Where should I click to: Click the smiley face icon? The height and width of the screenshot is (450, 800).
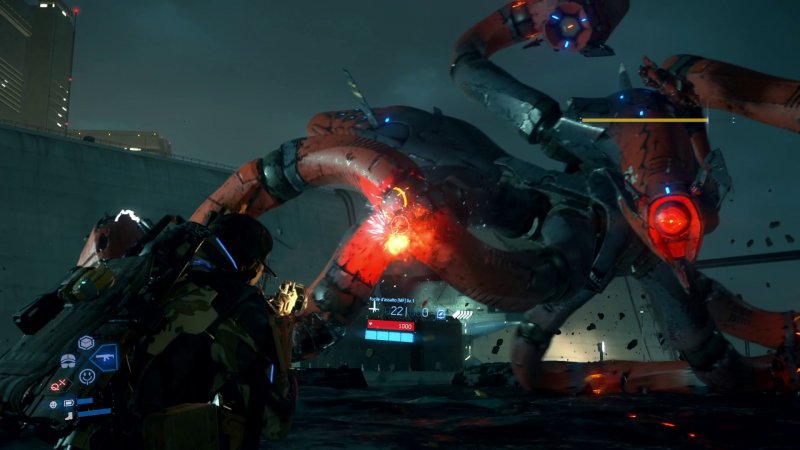coord(87,376)
